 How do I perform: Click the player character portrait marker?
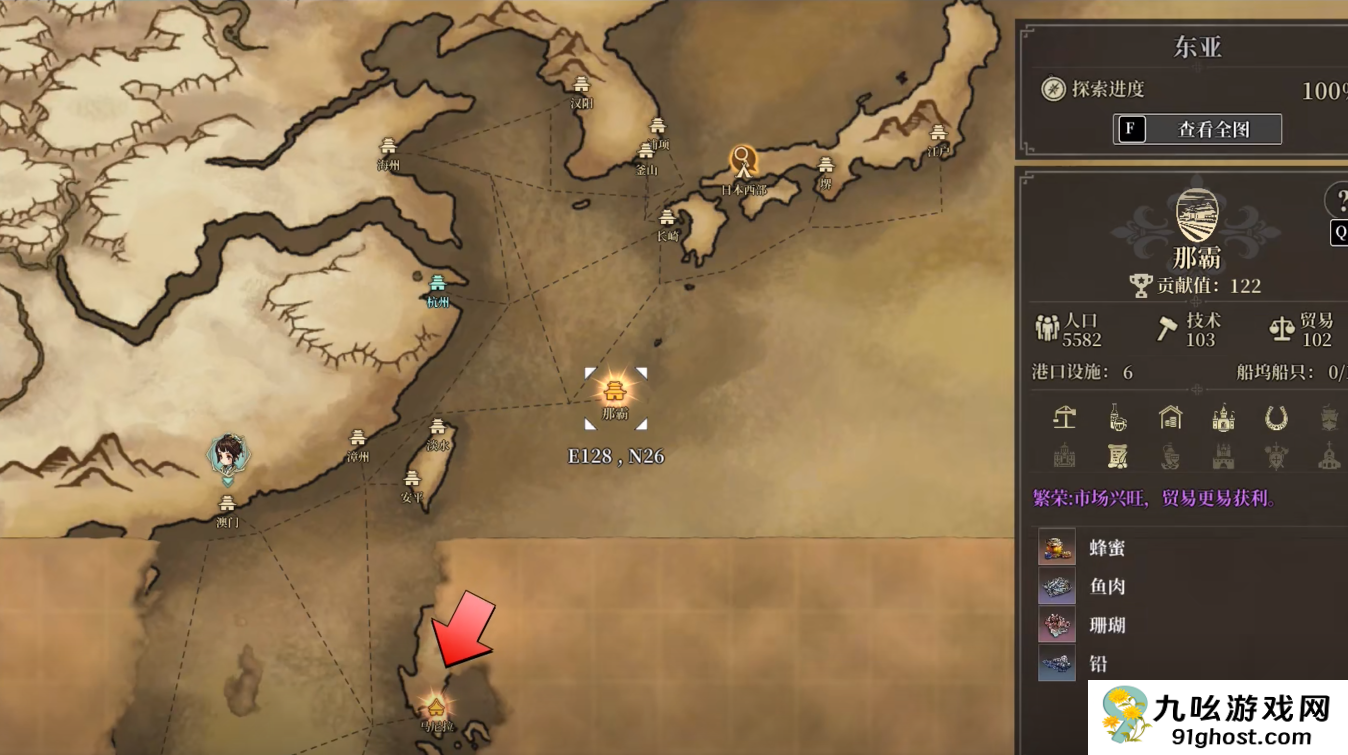coord(228,456)
